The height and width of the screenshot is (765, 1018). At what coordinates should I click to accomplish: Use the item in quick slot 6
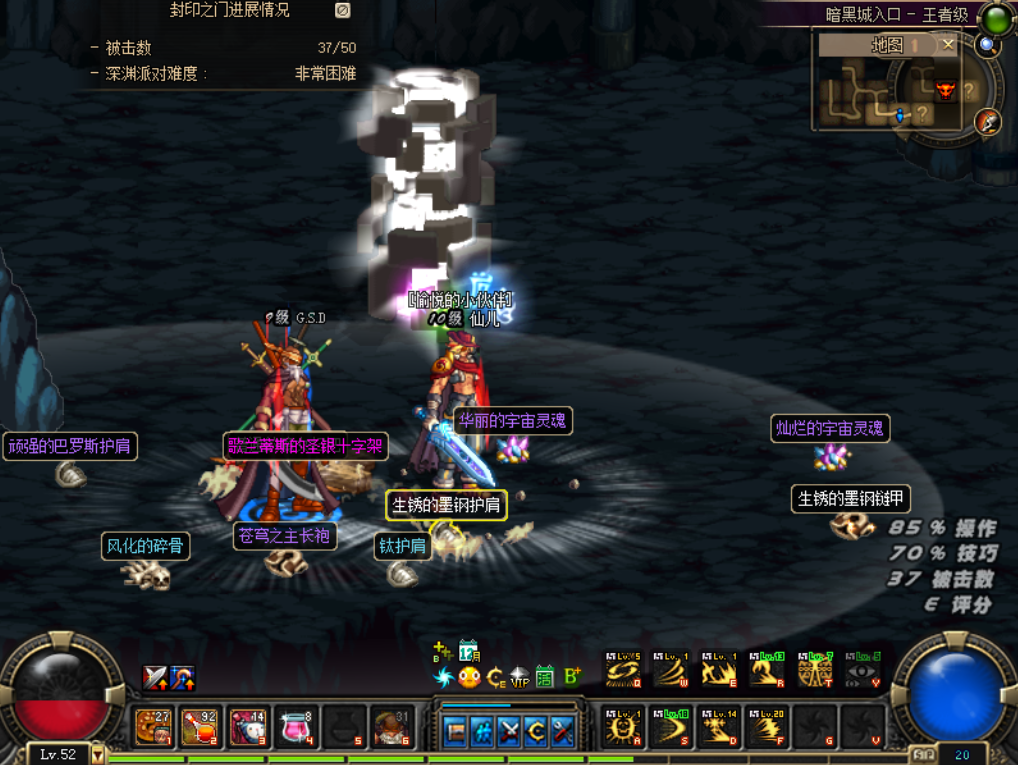tap(389, 726)
